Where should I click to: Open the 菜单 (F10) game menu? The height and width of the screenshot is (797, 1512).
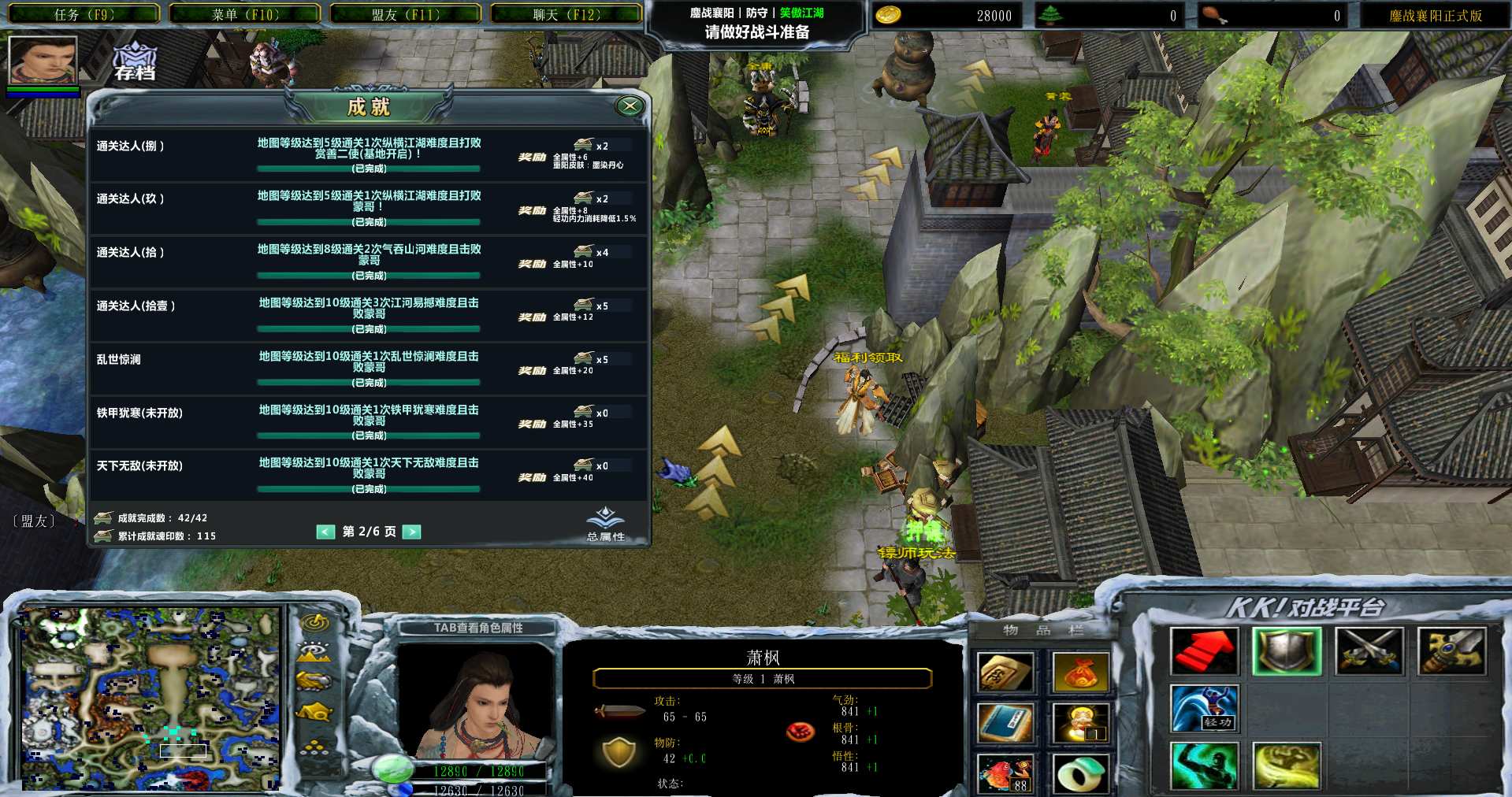[245, 14]
